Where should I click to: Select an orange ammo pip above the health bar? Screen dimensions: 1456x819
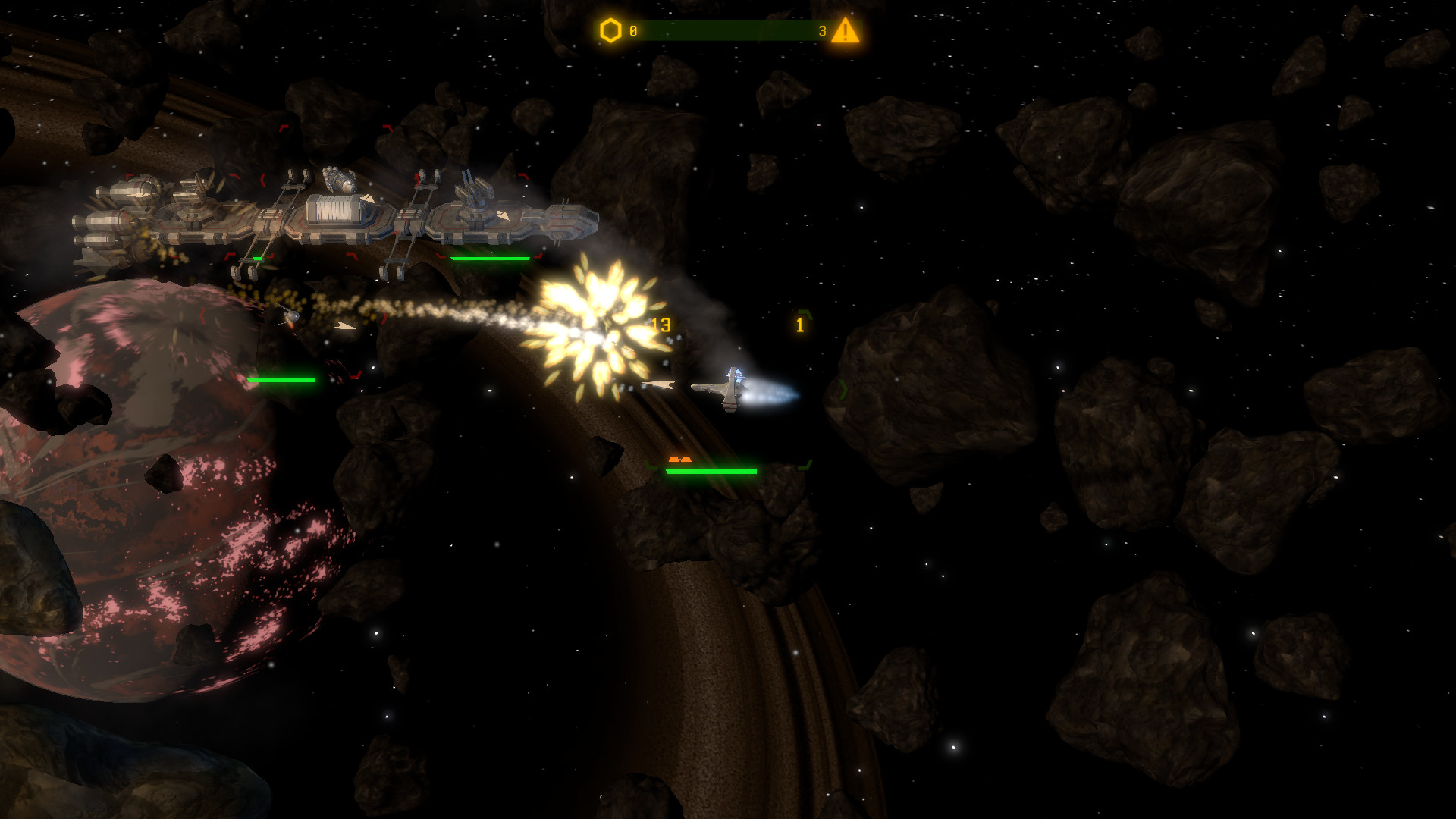pos(674,460)
